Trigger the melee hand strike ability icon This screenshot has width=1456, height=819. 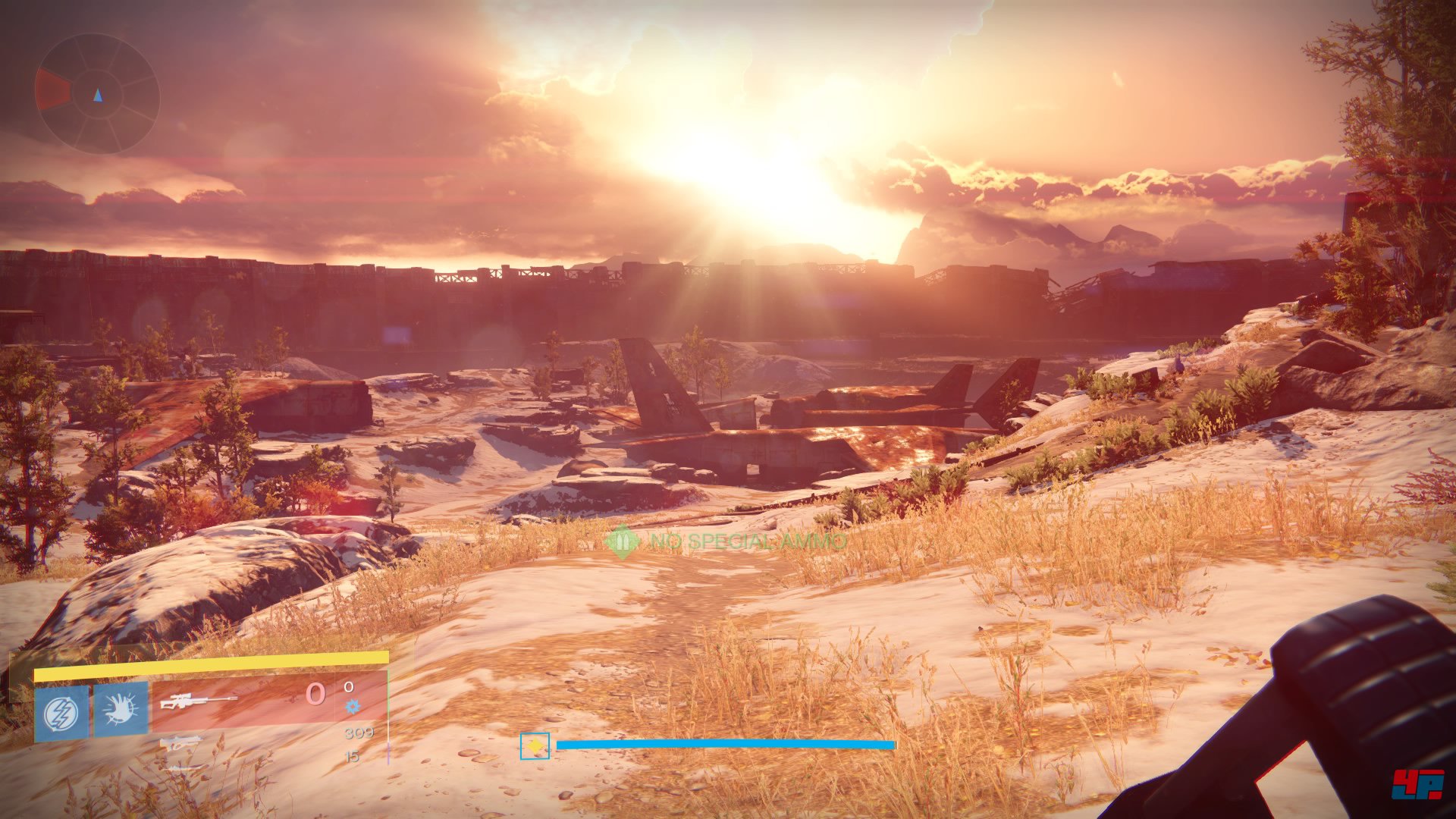click(x=121, y=710)
